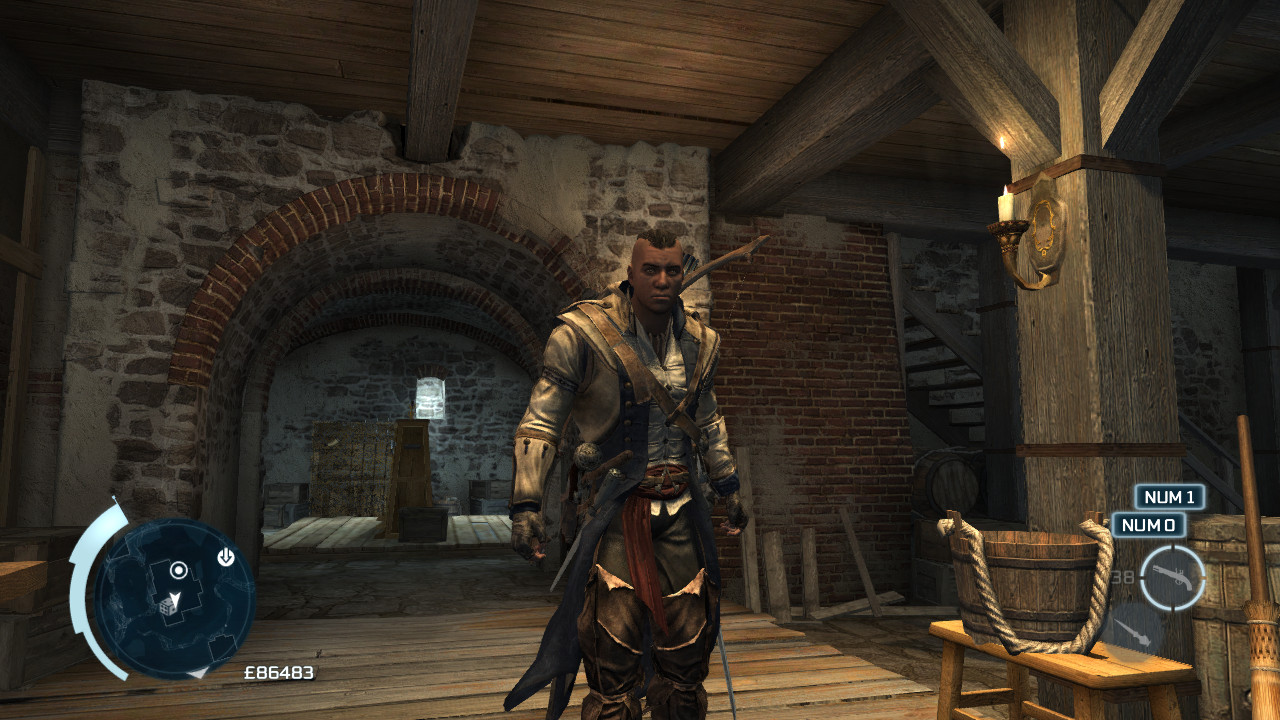Expand the weapon wheel via the dimmed lower slot
The height and width of the screenshot is (720, 1280).
coord(1132,630)
